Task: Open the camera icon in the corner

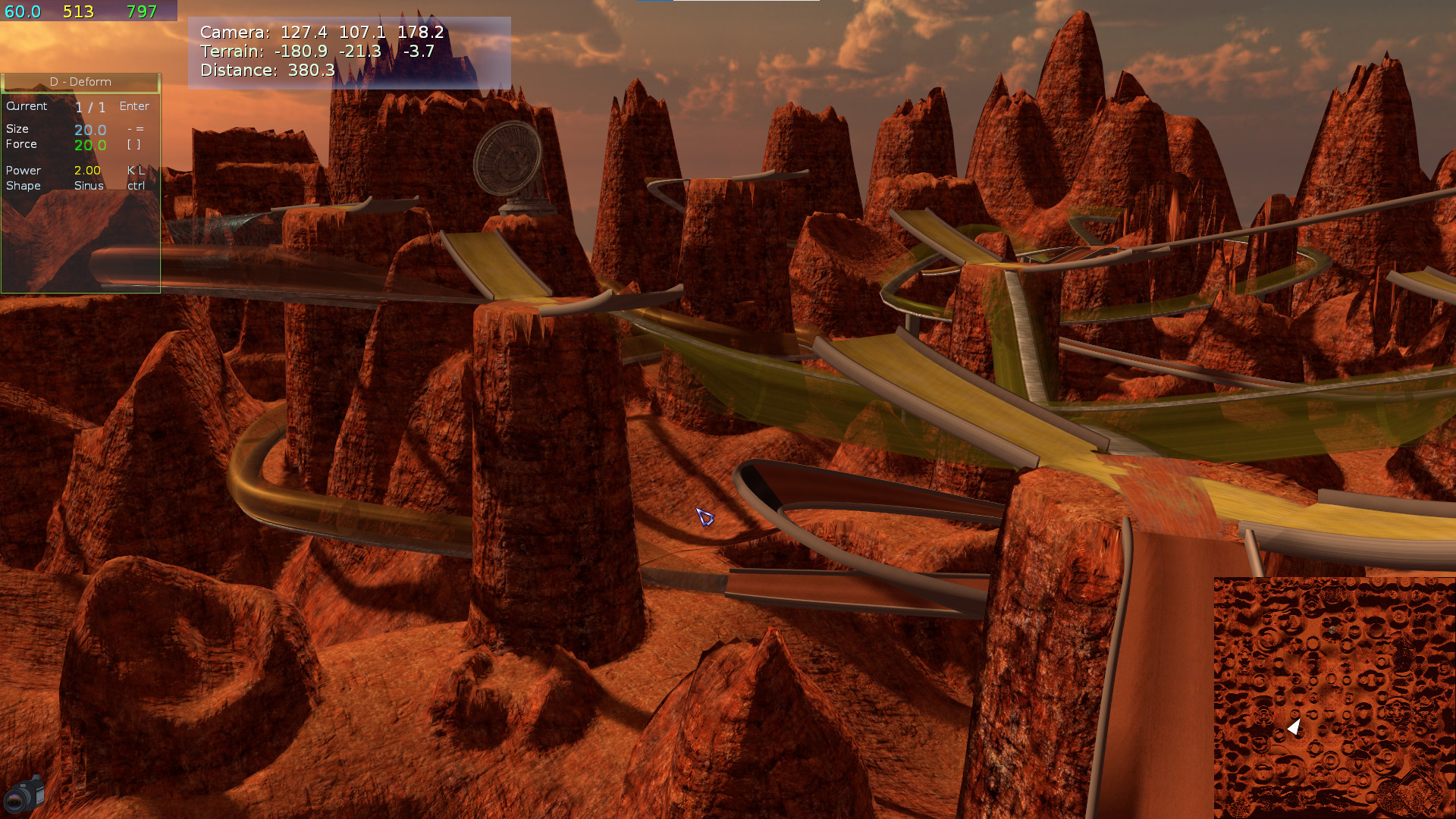Action: pos(24,794)
